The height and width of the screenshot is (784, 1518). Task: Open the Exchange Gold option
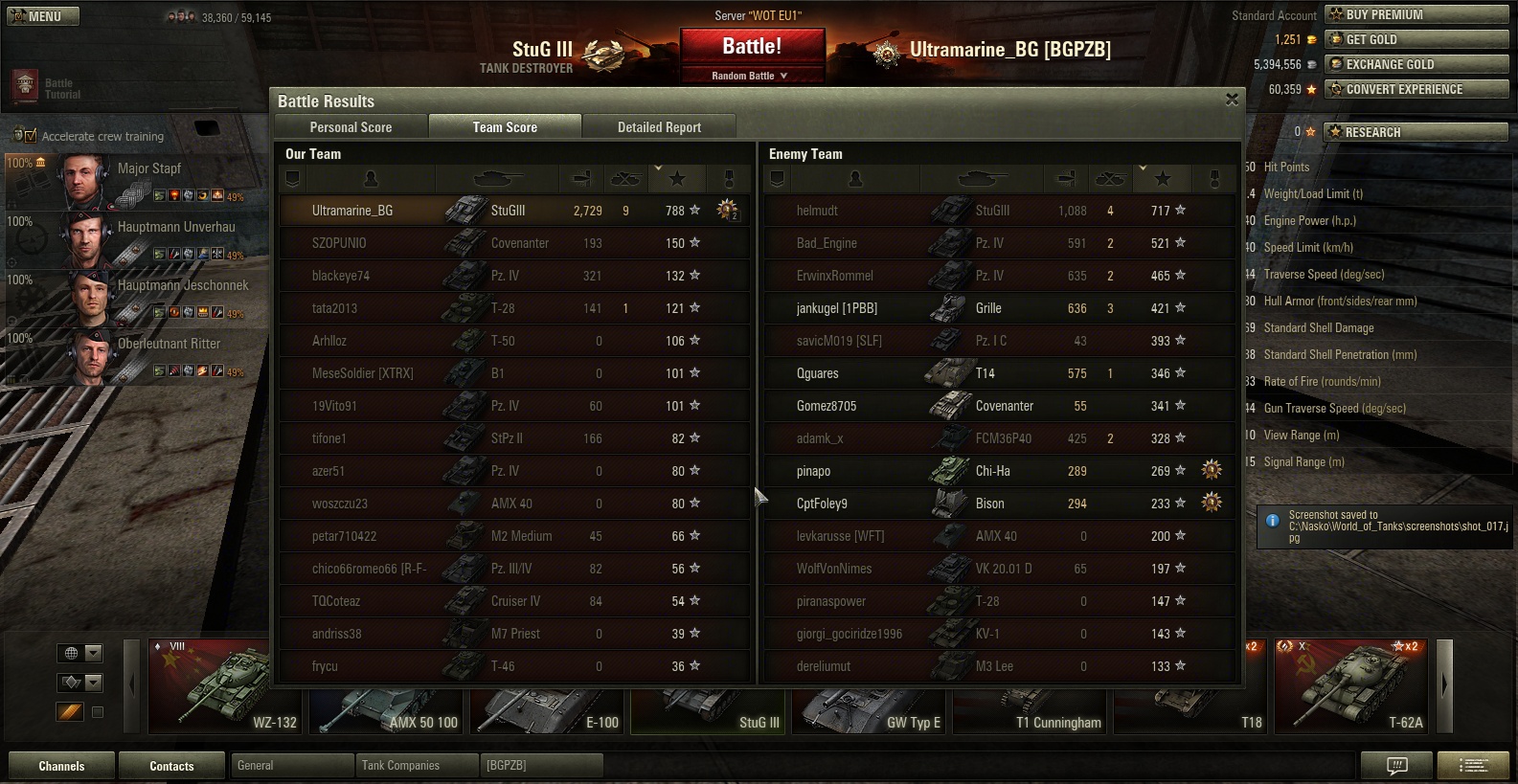(1416, 64)
